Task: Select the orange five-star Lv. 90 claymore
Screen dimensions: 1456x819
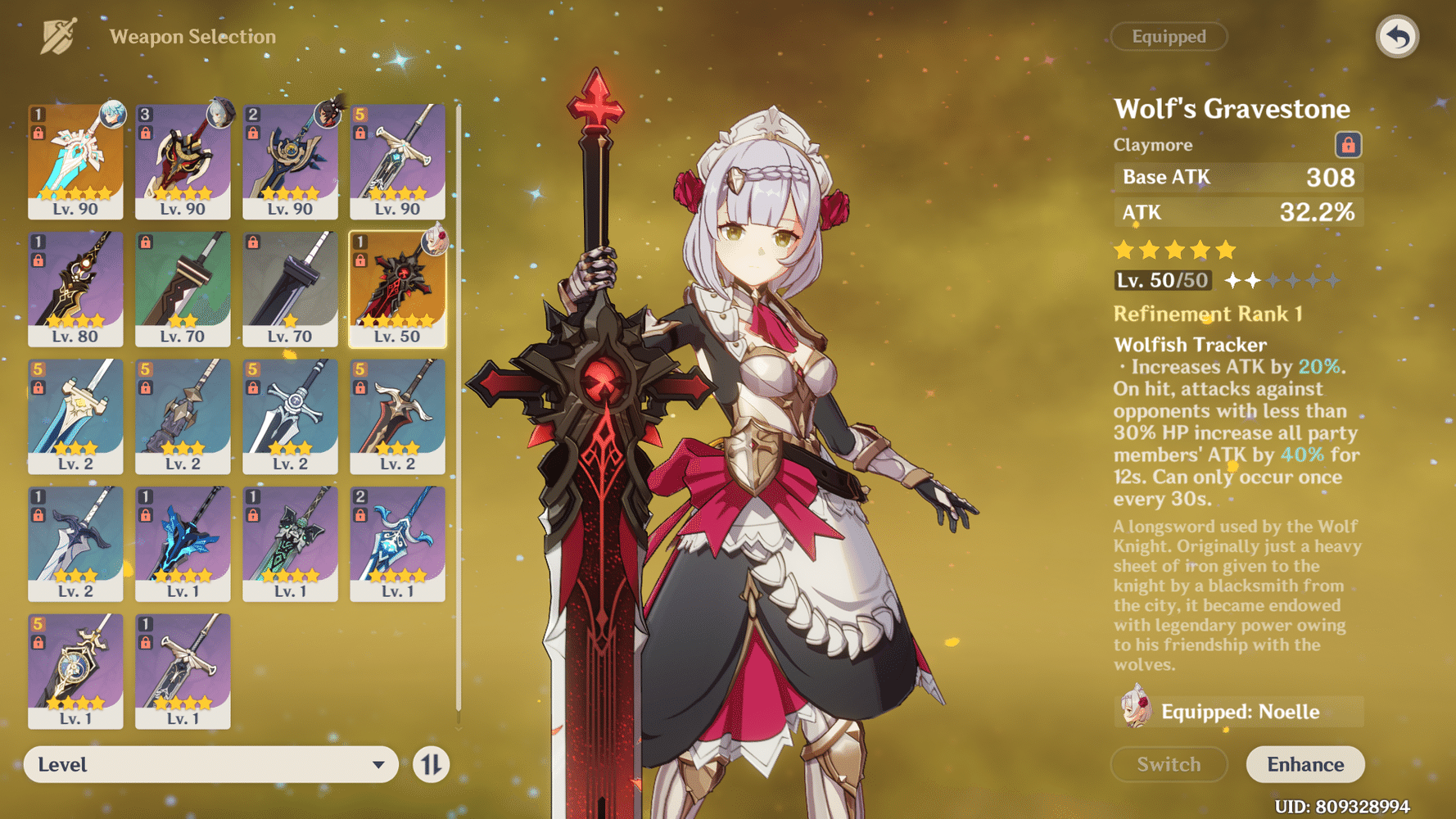Action: pyautogui.click(x=75, y=161)
